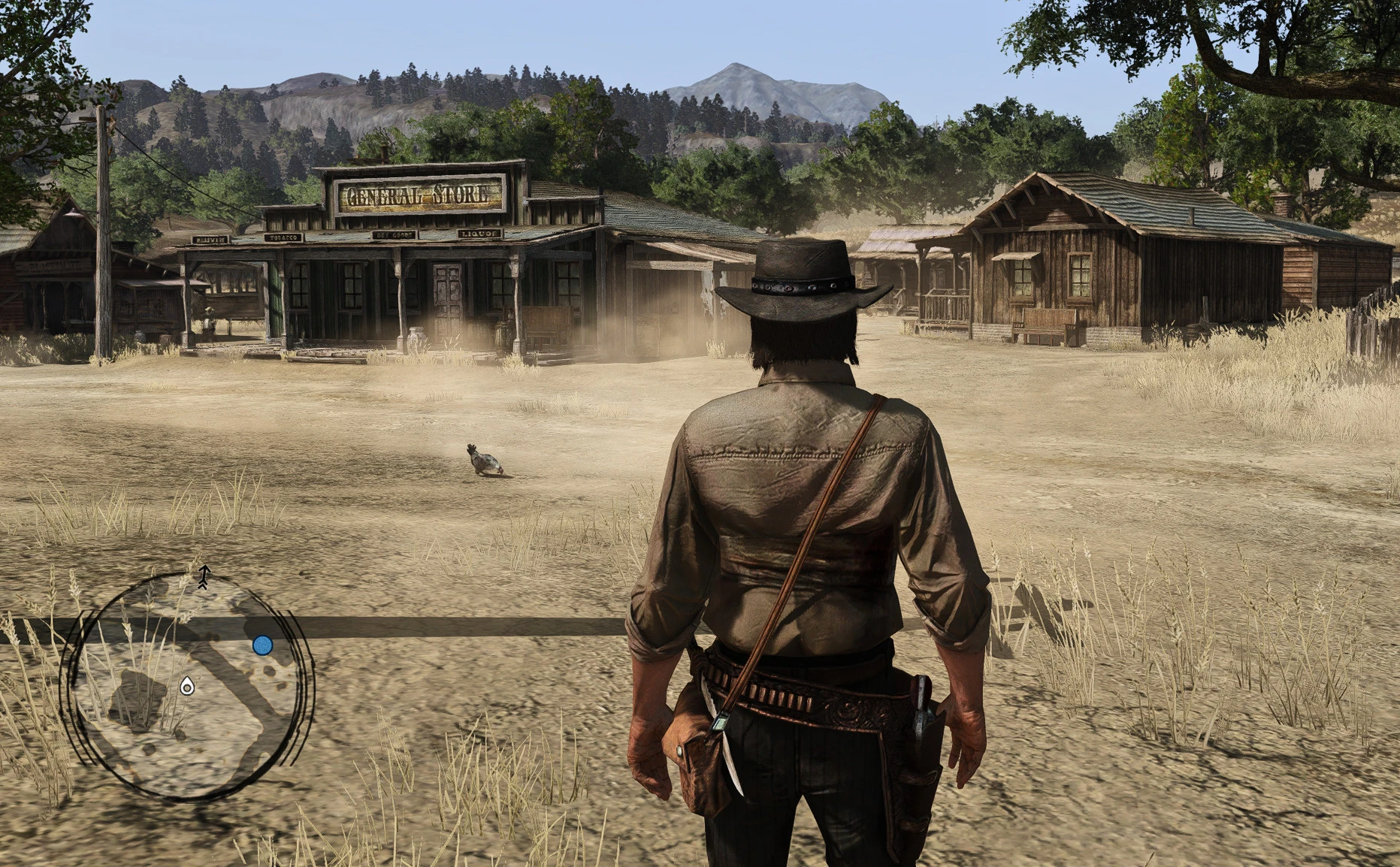Click the Tobacco shingle below the store roof
Viewport: 1400px width, 867px height.
tap(283, 237)
